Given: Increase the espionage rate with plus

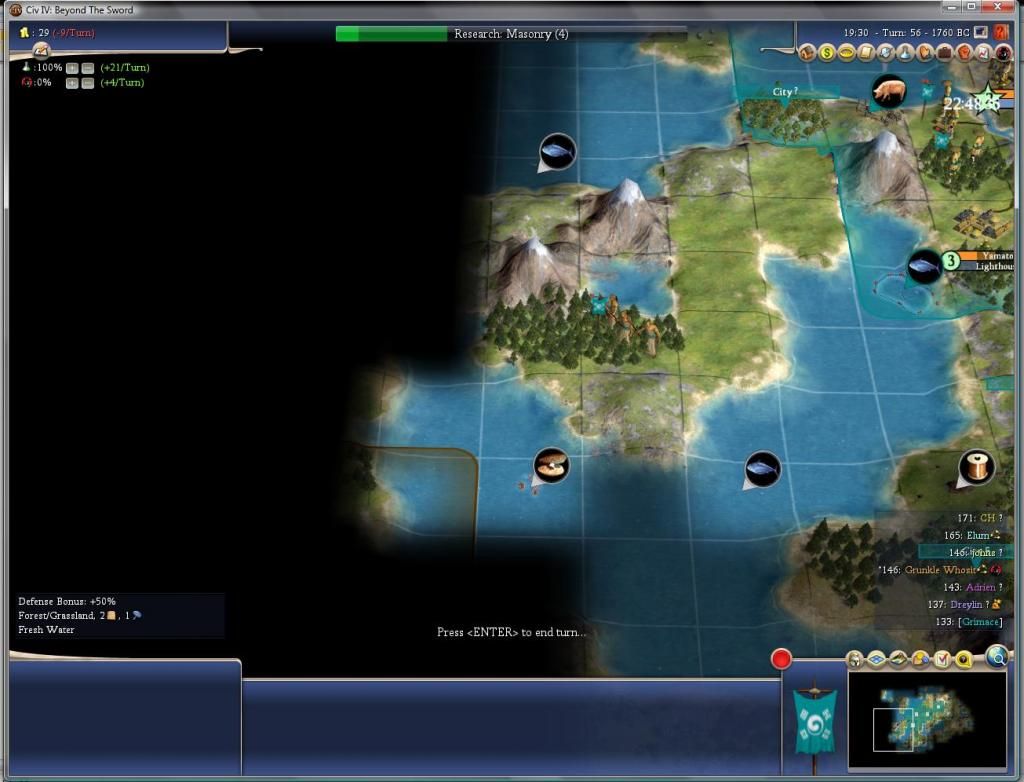Looking at the screenshot, I should (72, 83).
